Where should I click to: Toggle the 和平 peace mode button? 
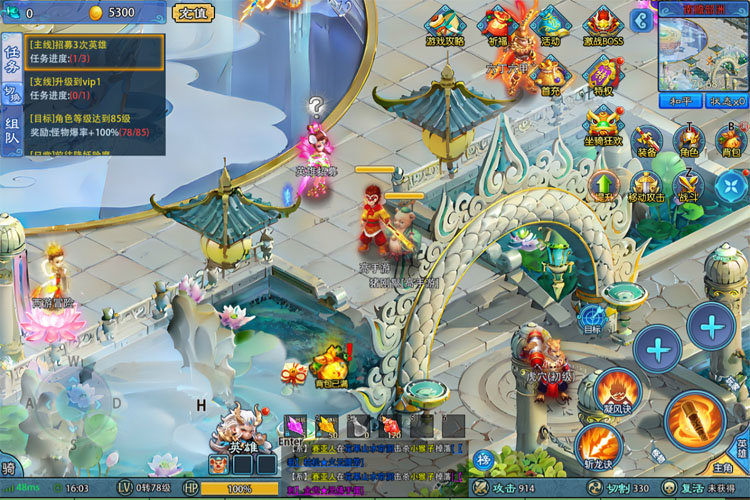[x=679, y=101]
